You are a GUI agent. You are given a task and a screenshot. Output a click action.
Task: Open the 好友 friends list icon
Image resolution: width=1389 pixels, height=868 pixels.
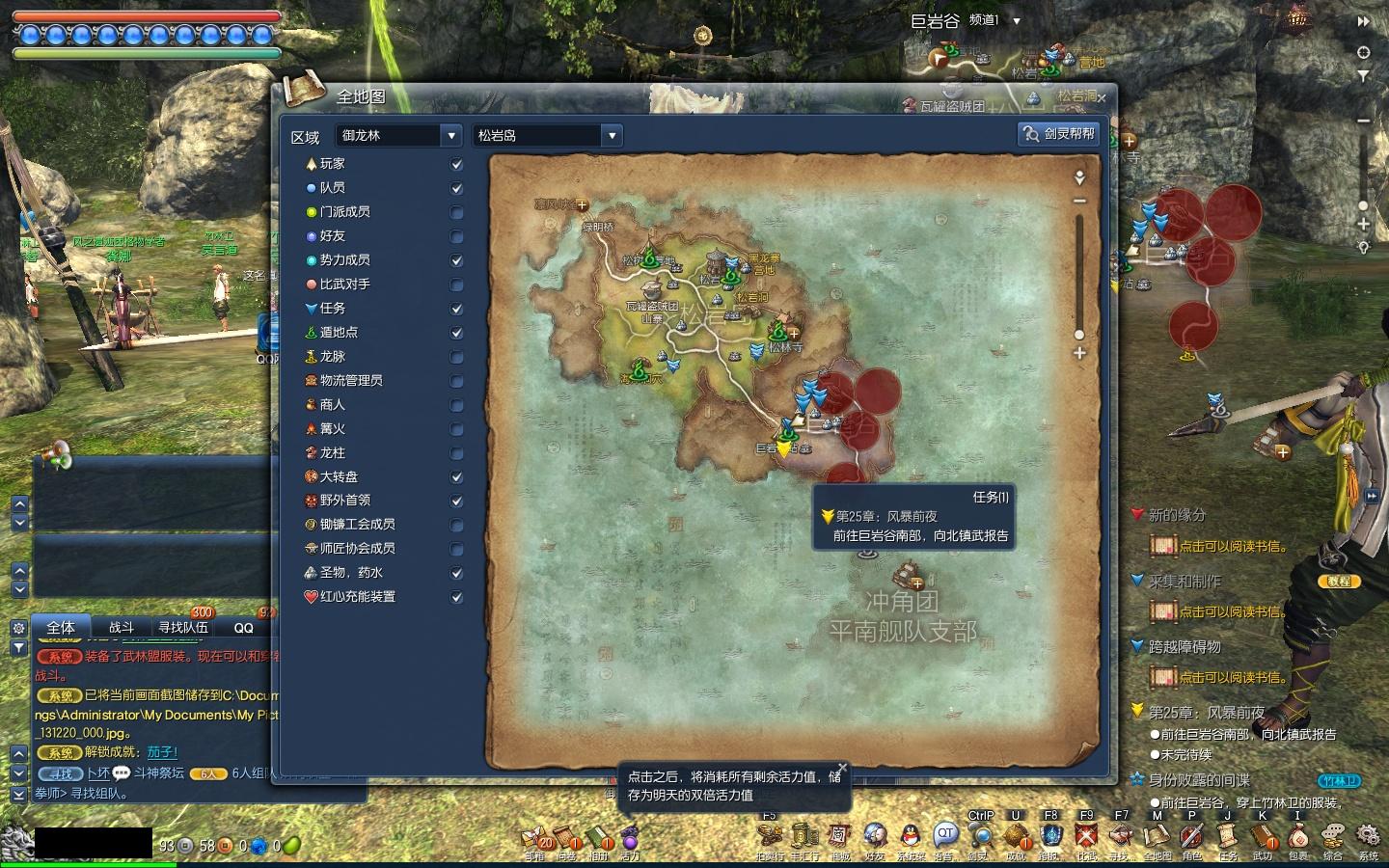tap(875, 835)
